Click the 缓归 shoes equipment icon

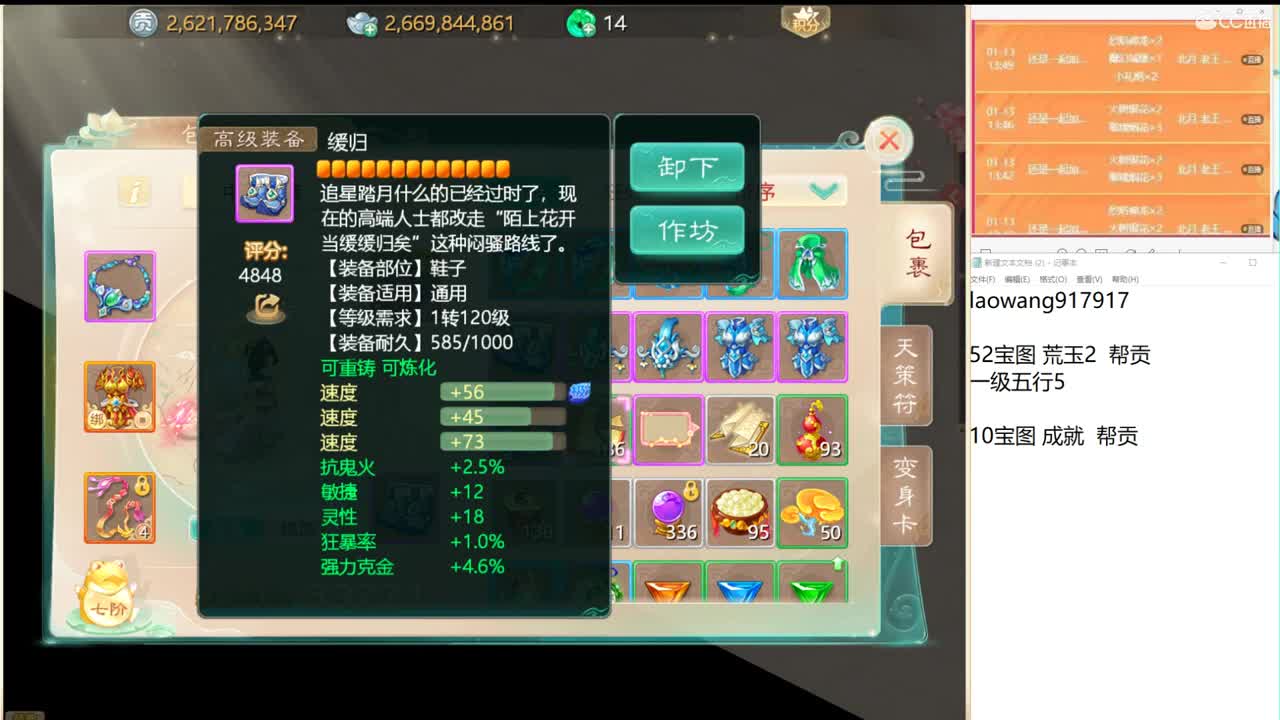coord(264,193)
